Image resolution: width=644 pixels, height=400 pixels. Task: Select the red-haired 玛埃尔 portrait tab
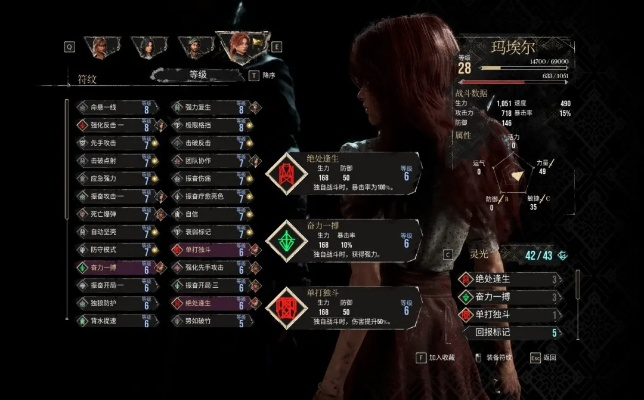coord(238,45)
